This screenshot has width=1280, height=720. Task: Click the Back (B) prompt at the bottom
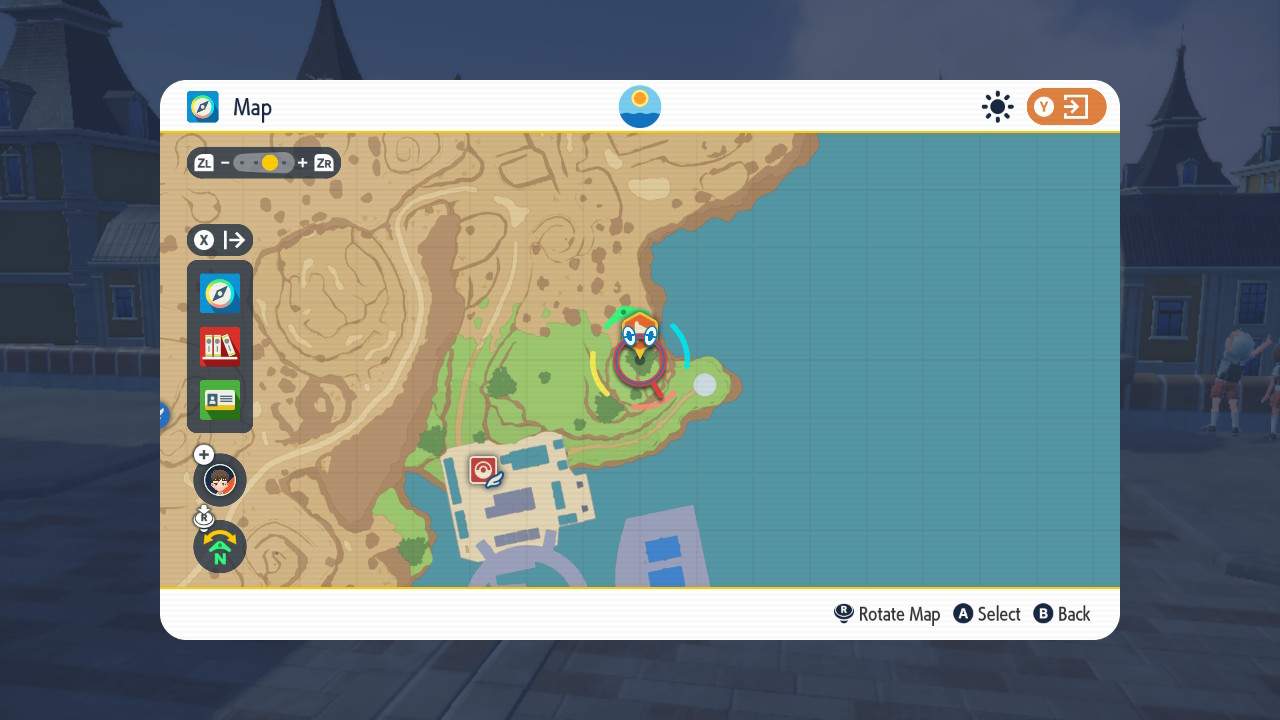click(x=1062, y=614)
